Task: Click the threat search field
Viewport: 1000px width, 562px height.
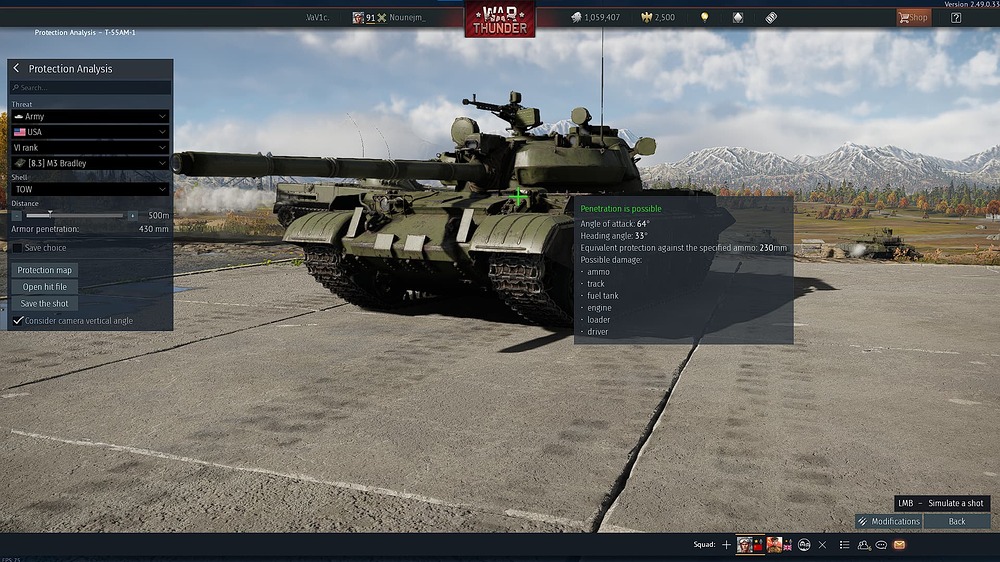Action: tap(90, 88)
